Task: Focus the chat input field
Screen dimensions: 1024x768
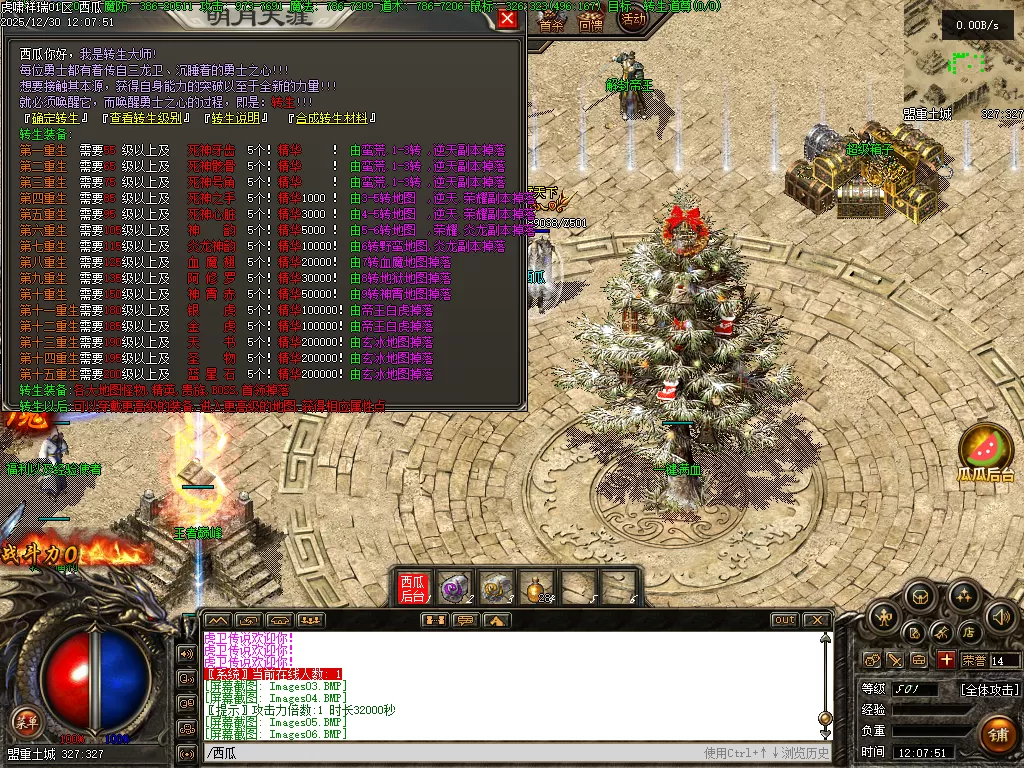Action: tap(450, 753)
